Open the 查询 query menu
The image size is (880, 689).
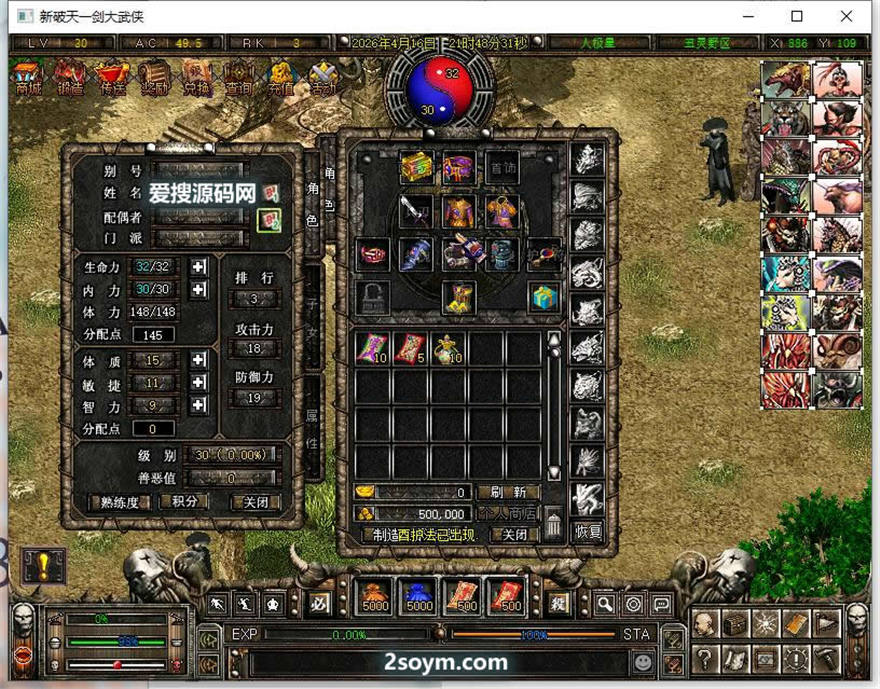tap(238, 78)
